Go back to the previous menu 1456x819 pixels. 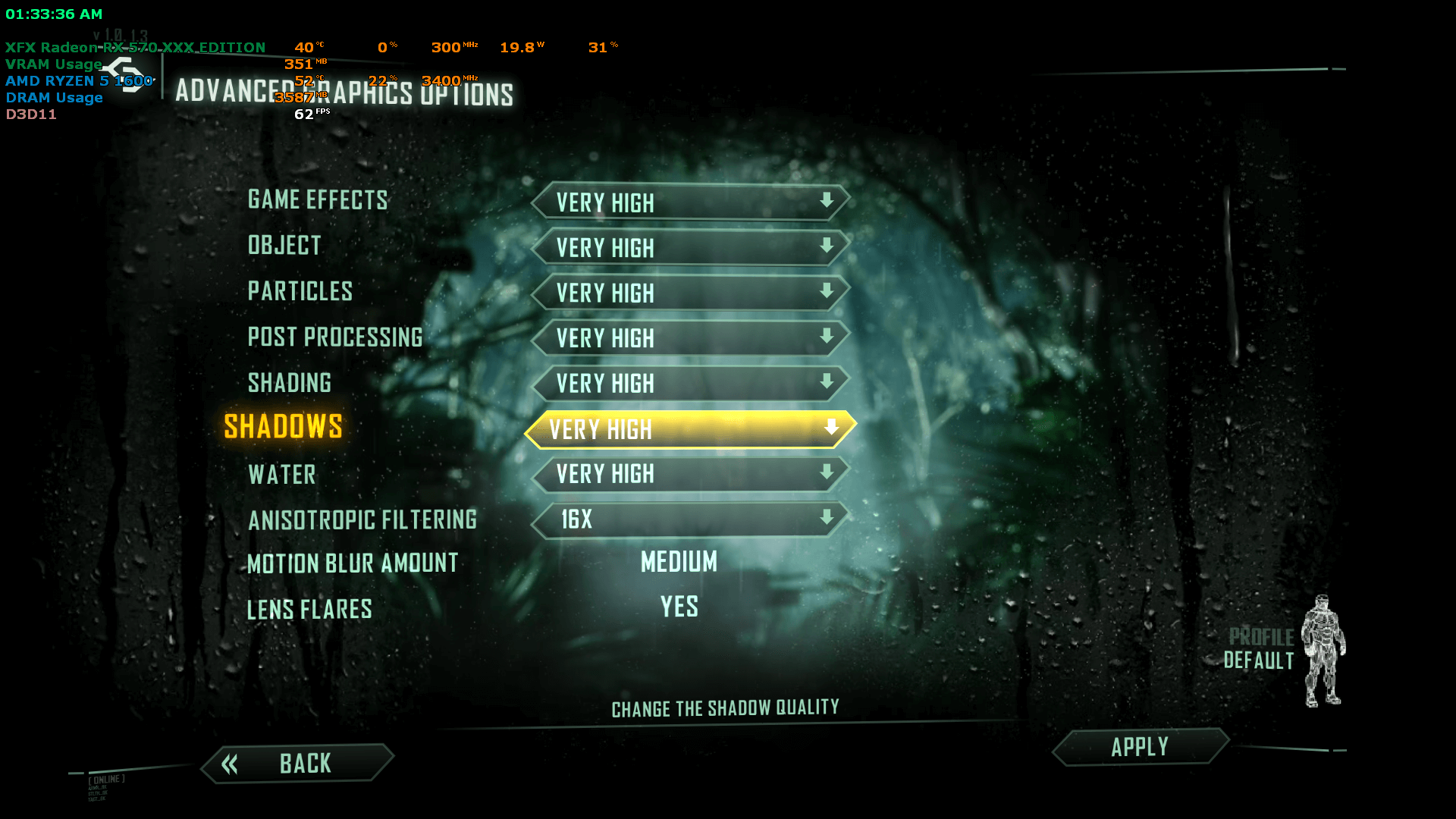click(298, 764)
